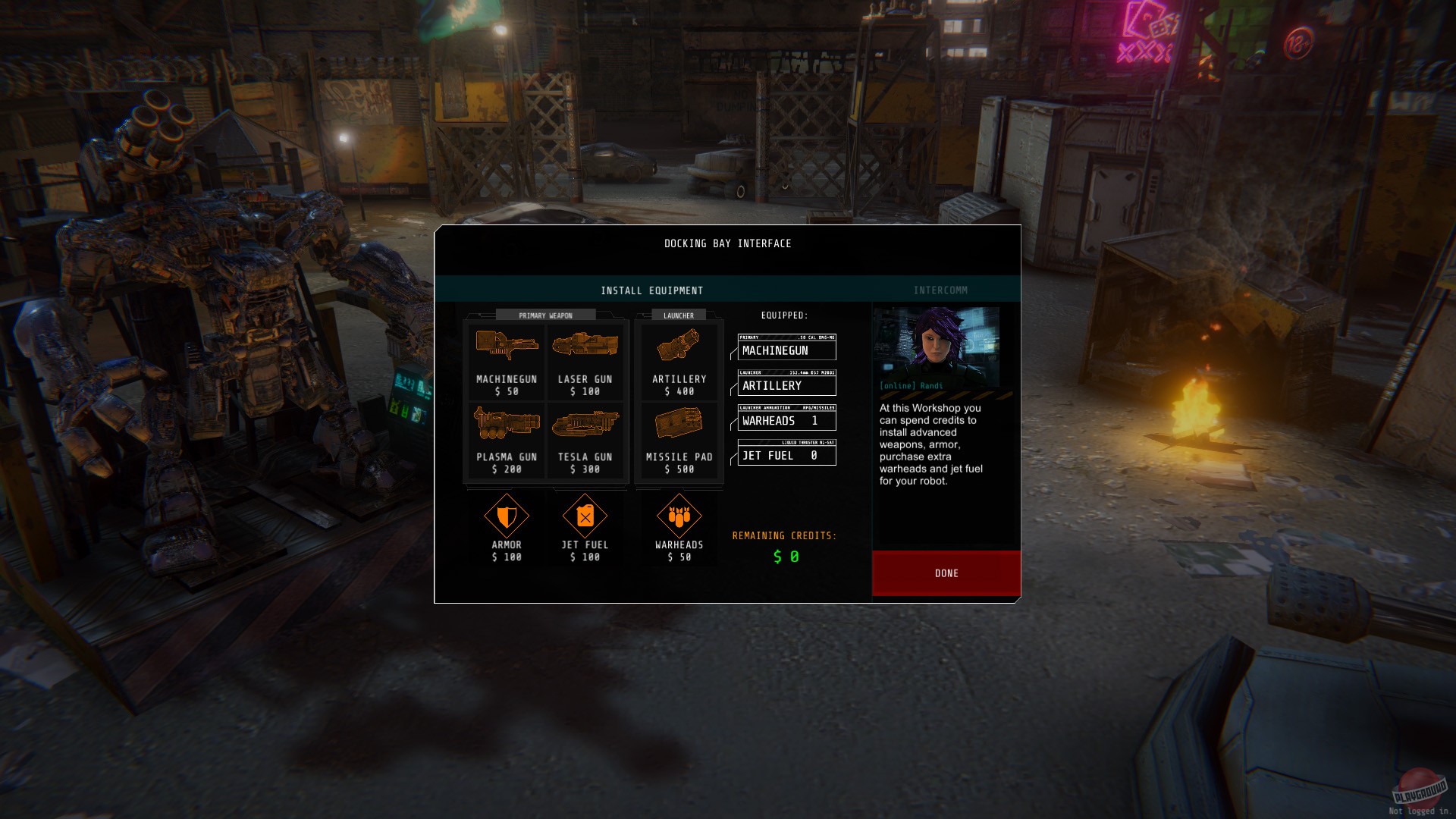This screenshot has height=819, width=1456.
Task: Purchase Armor for $100
Action: [x=507, y=527]
